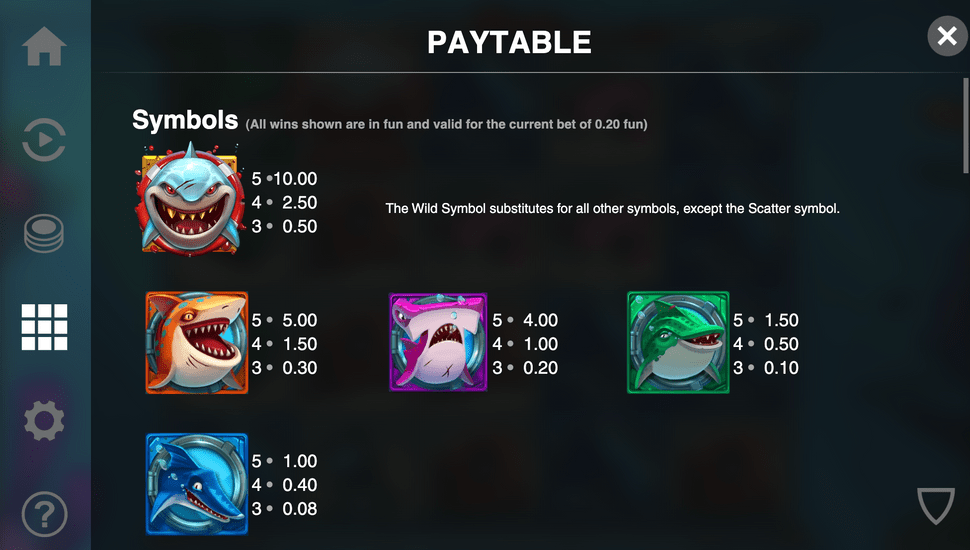970x550 pixels.
Task: Show the help question mark page
Action: tap(45, 514)
